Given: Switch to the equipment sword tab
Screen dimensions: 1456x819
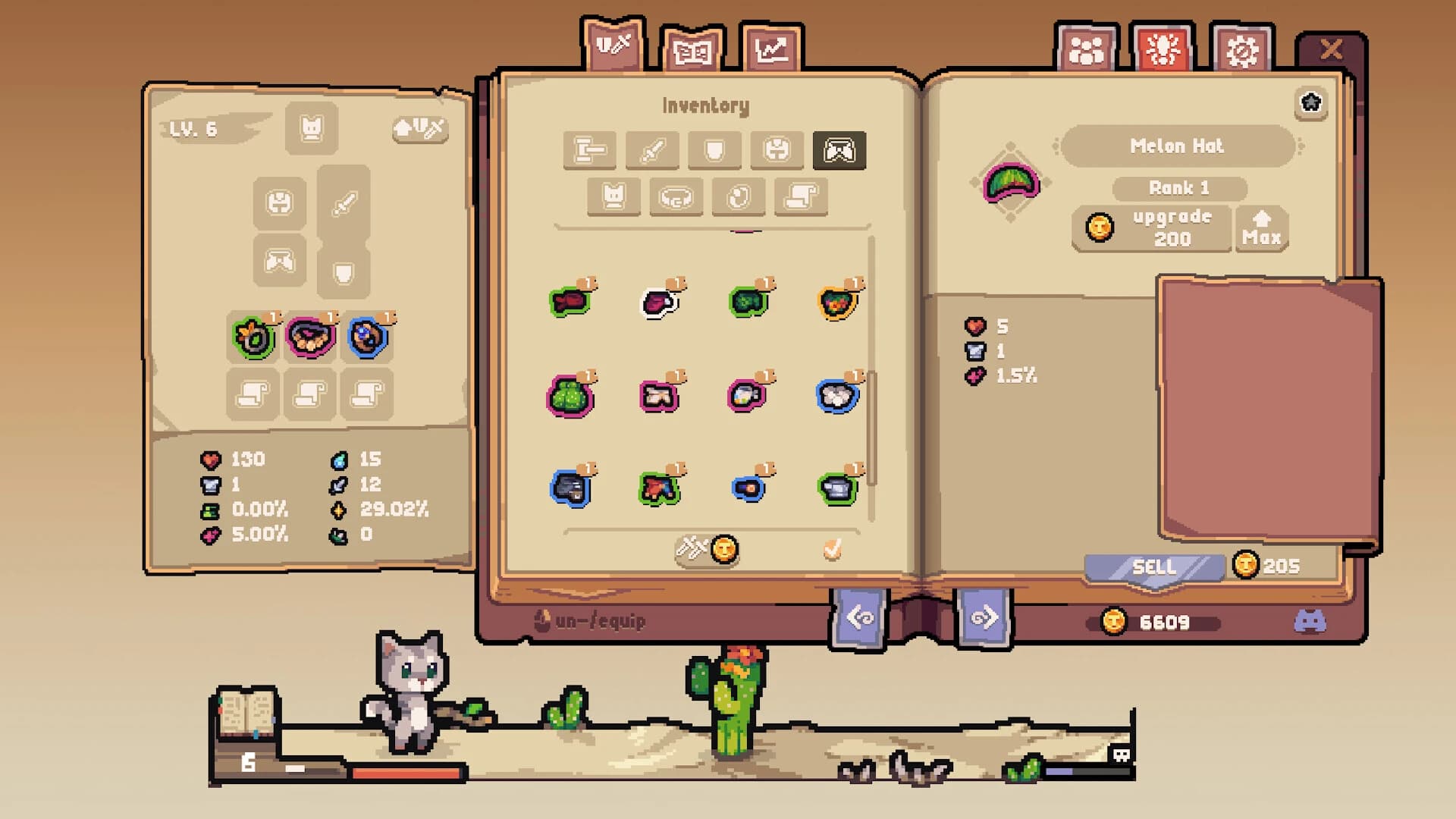Looking at the screenshot, I should (614, 47).
